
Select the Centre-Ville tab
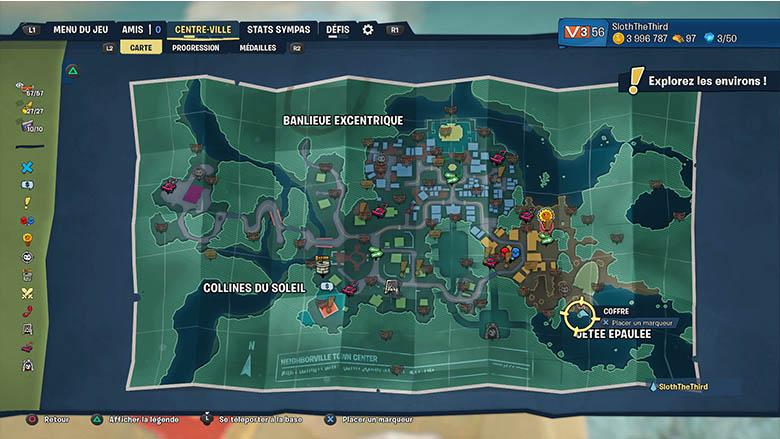(x=203, y=29)
